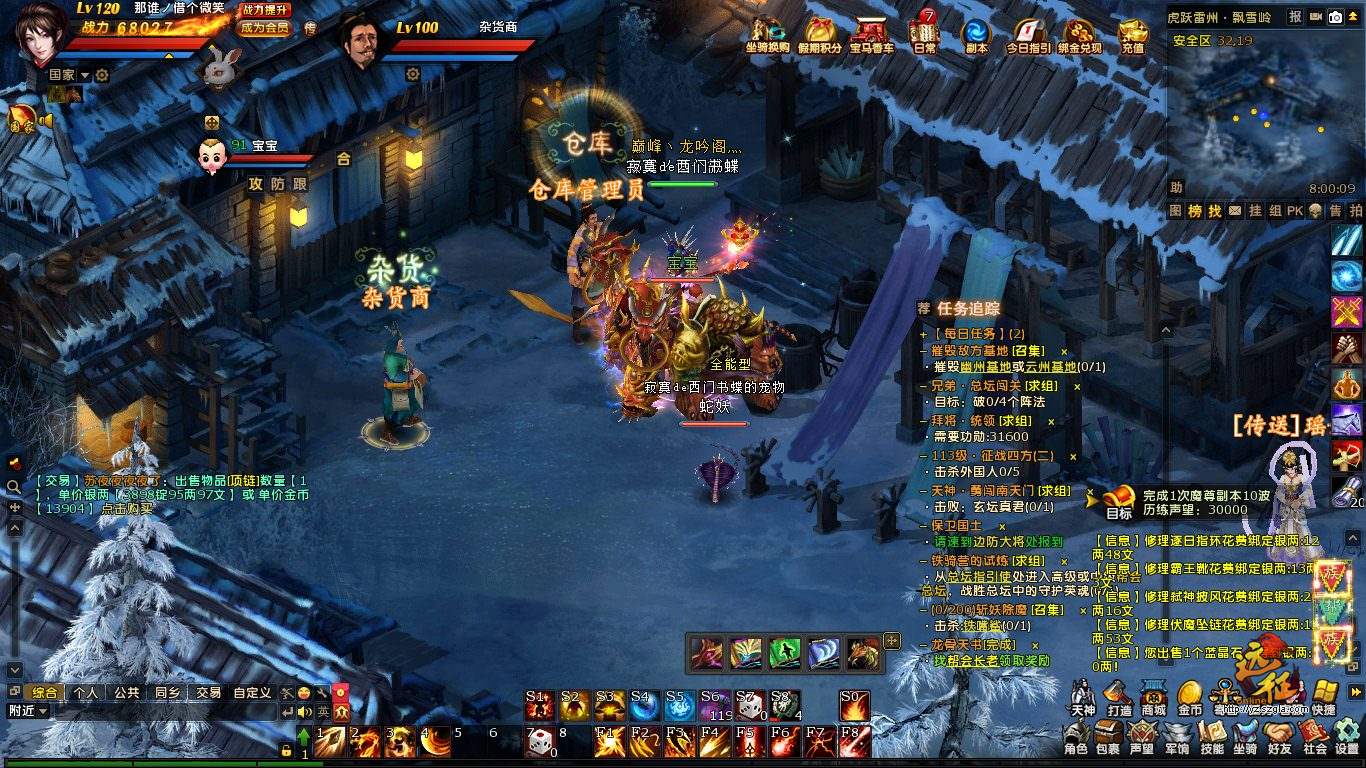
Task: Activate the skill in hotbar slot 1
Action: 330,742
